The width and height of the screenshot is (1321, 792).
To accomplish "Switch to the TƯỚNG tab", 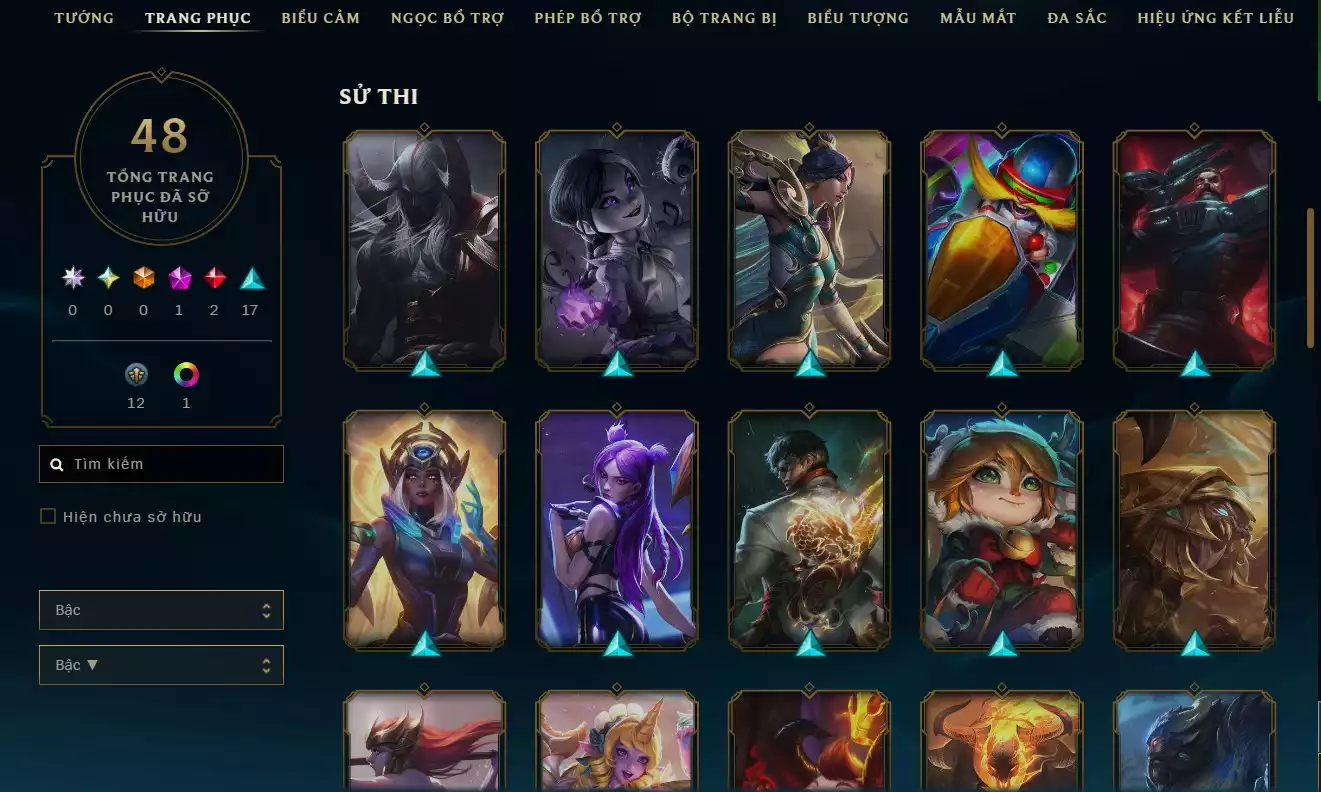I will (x=84, y=17).
